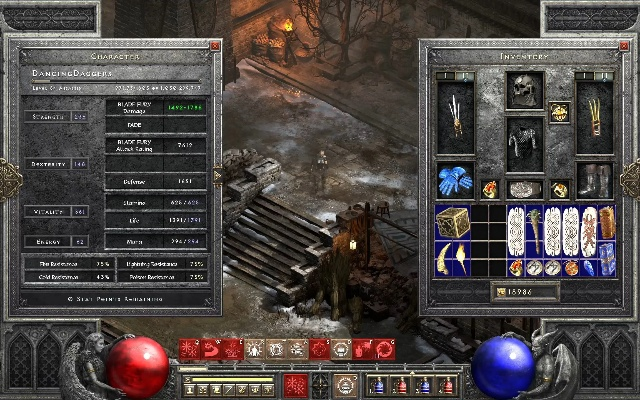
Task: Select the right-hand claw weapon
Action: [594, 117]
